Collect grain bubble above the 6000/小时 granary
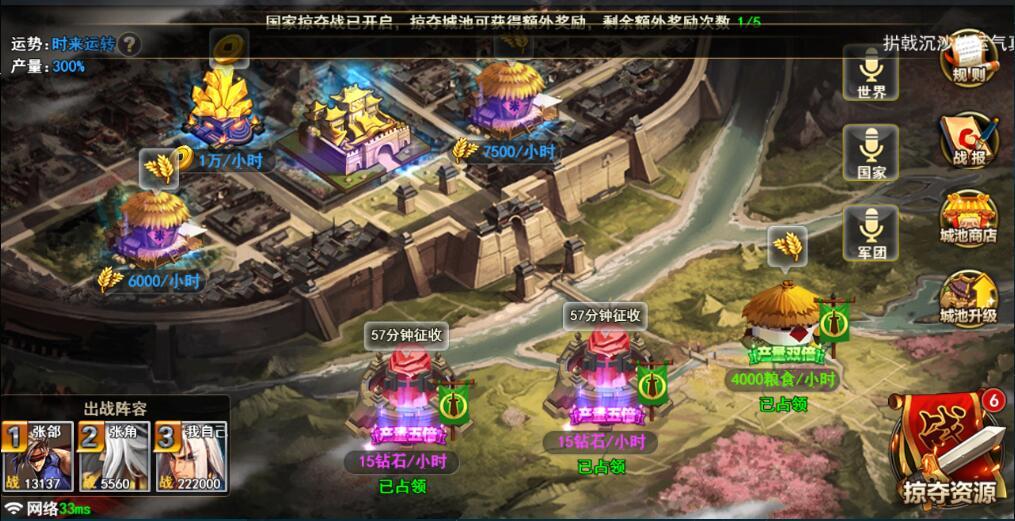1015x521 pixels. (159, 168)
